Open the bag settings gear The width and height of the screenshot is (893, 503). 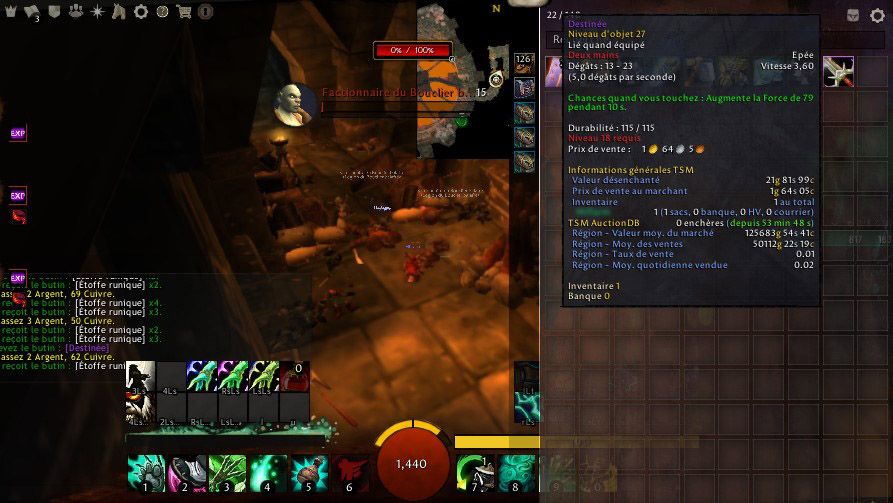pyautogui.click(x=877, y=16)
